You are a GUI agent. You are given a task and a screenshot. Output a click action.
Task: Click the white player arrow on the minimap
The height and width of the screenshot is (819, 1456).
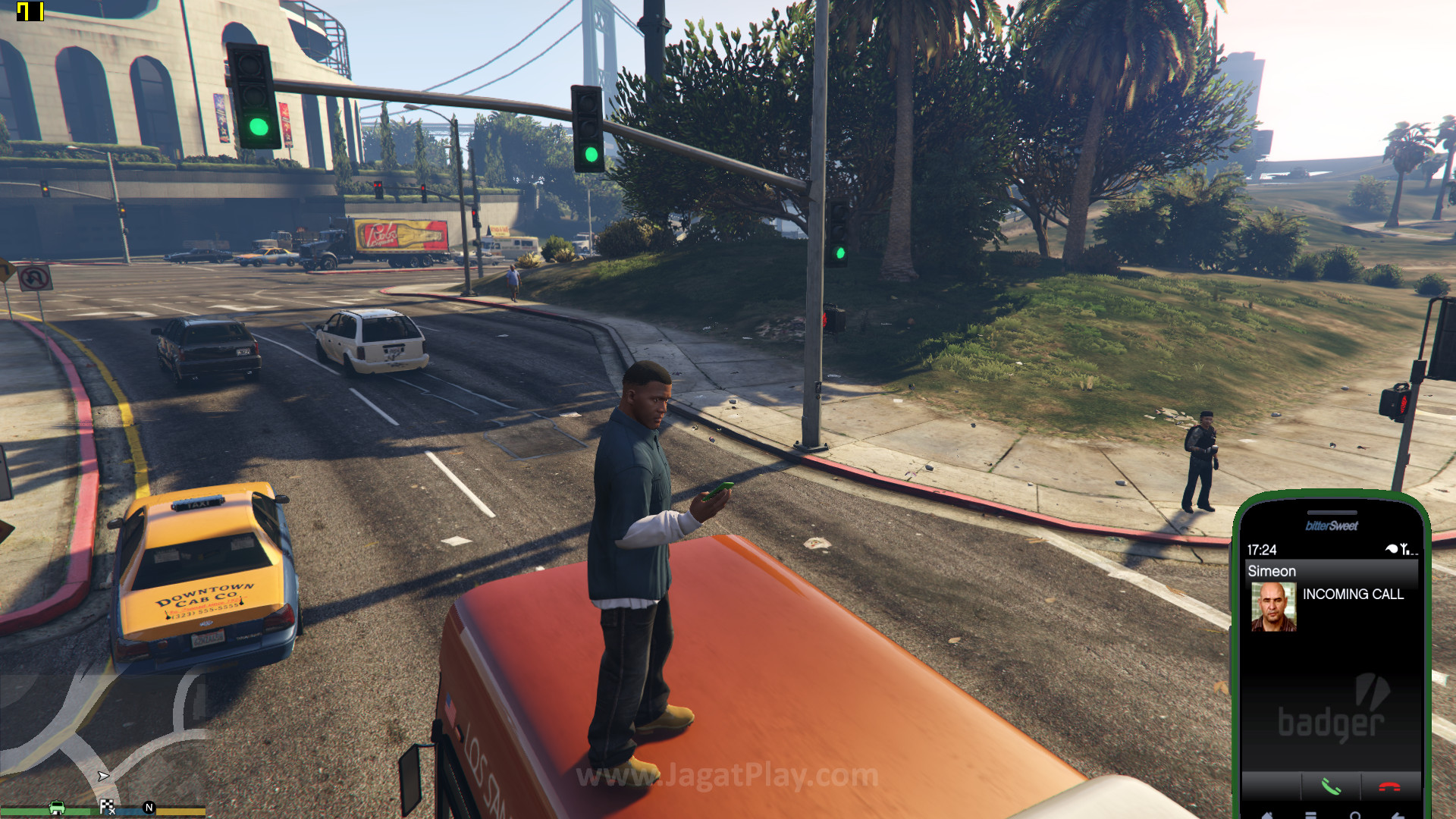103,776
